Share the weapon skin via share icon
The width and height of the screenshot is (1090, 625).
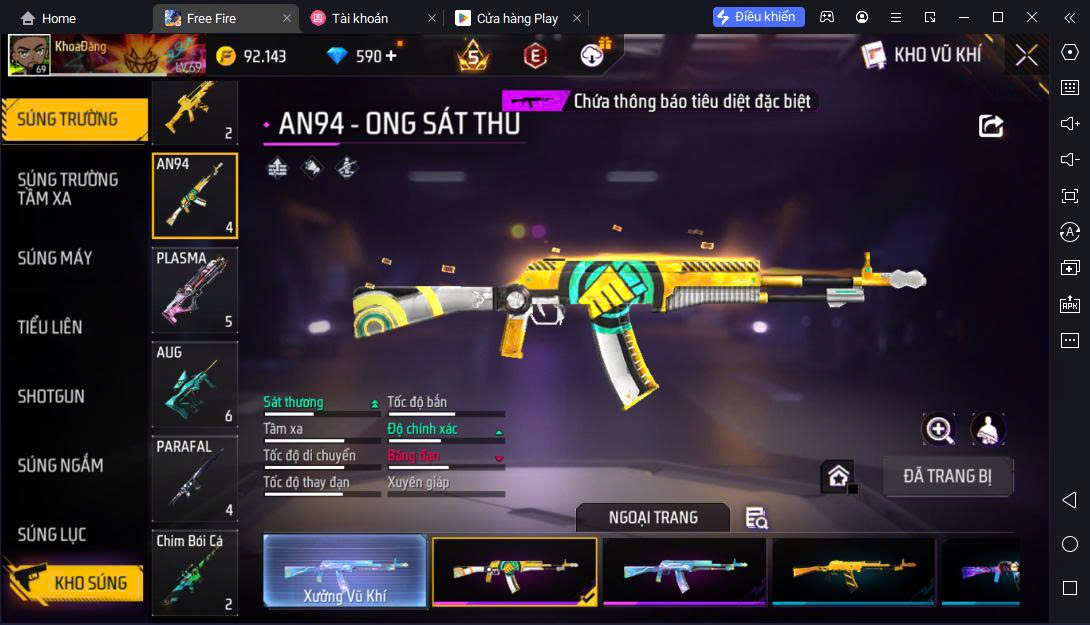tap(990, 126)
